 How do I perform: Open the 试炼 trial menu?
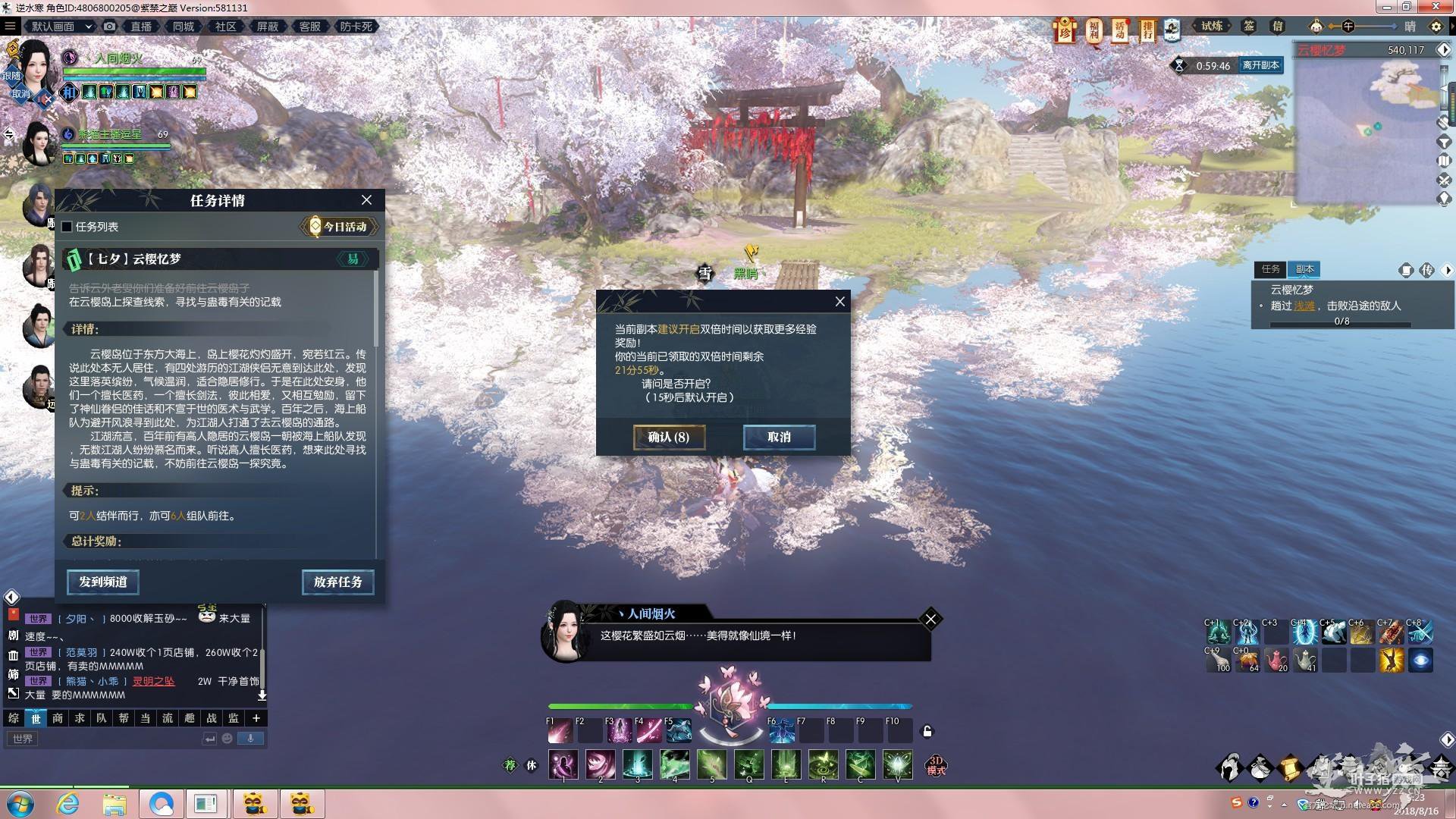pos(1212,27)
